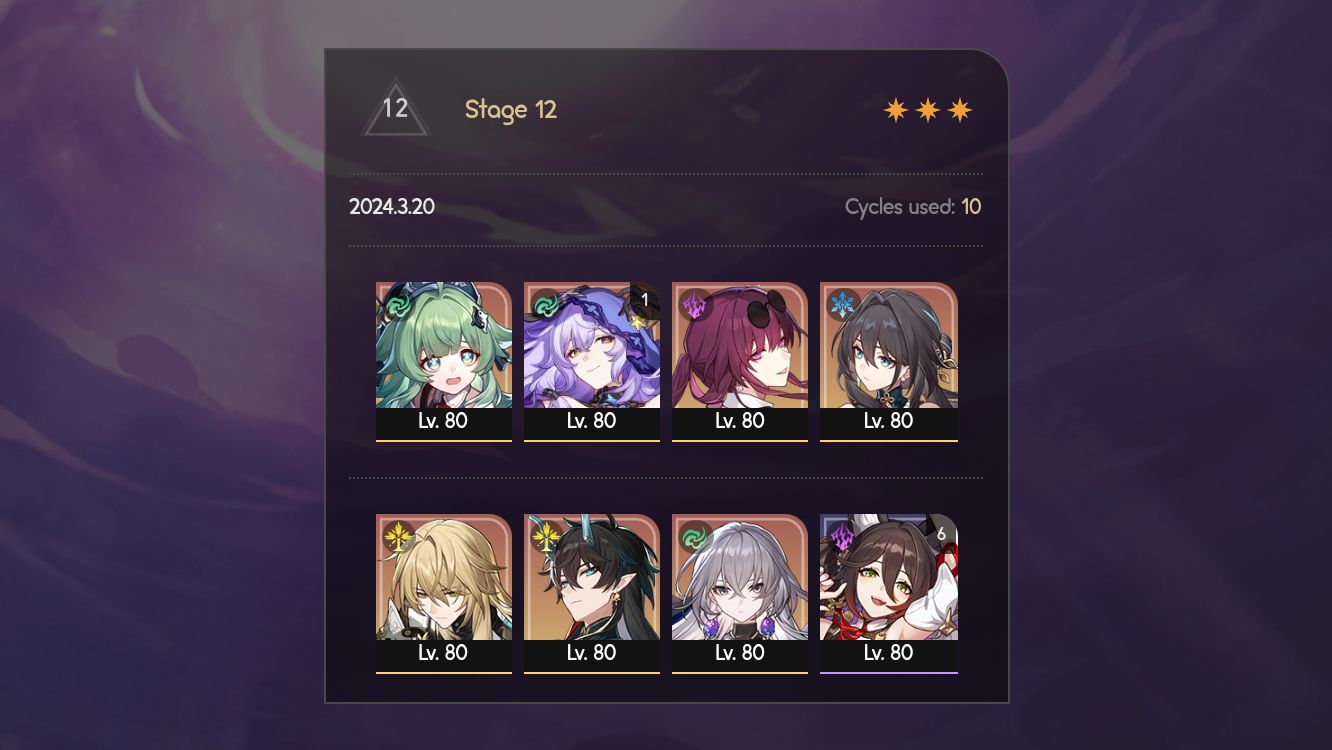Toggle the rightmost star of the stage rating
Screen dimensions: 1332x750
[959, 108]
